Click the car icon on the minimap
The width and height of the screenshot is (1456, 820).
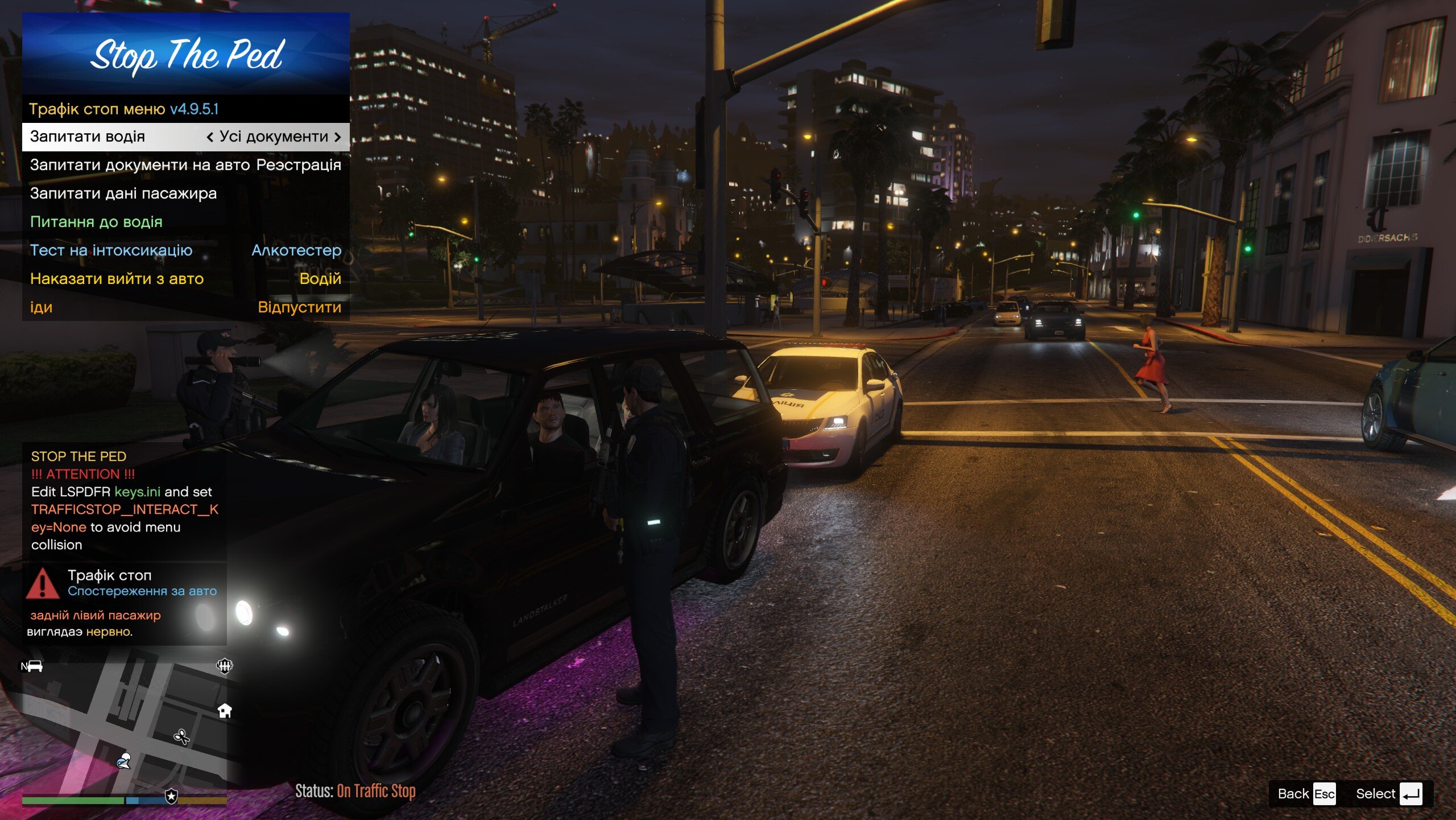[34, 666]
